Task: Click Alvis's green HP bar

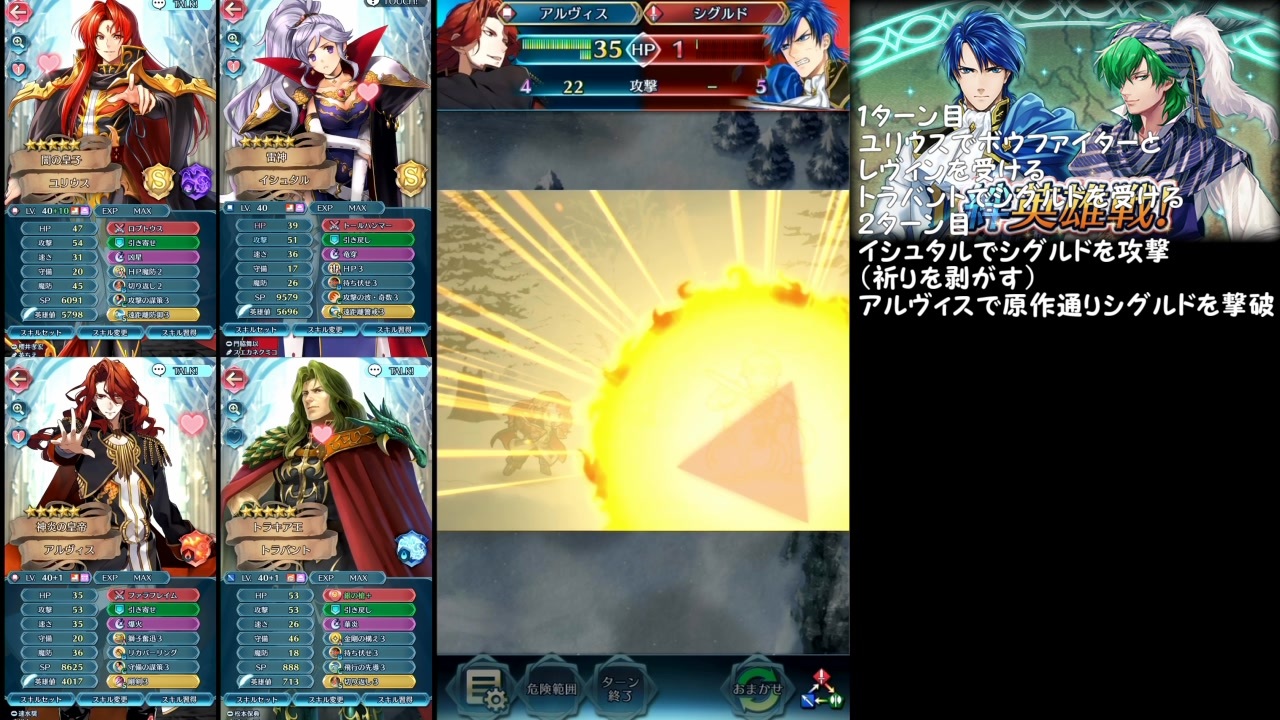Action: click(x=555, y=47)
